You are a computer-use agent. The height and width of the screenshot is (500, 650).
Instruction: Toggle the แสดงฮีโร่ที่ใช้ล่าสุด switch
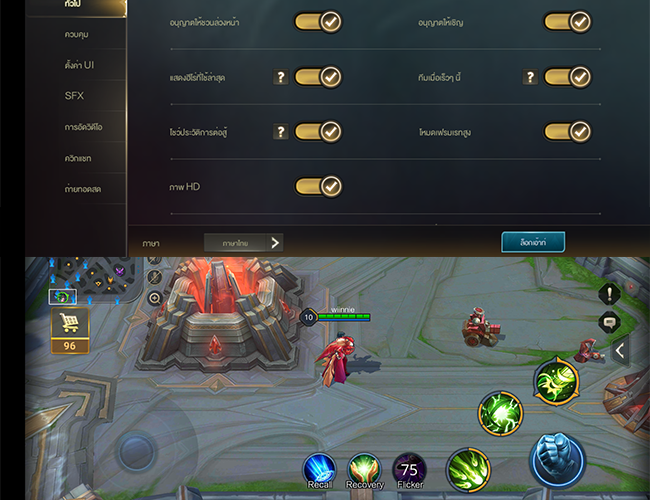coord(318,77)
